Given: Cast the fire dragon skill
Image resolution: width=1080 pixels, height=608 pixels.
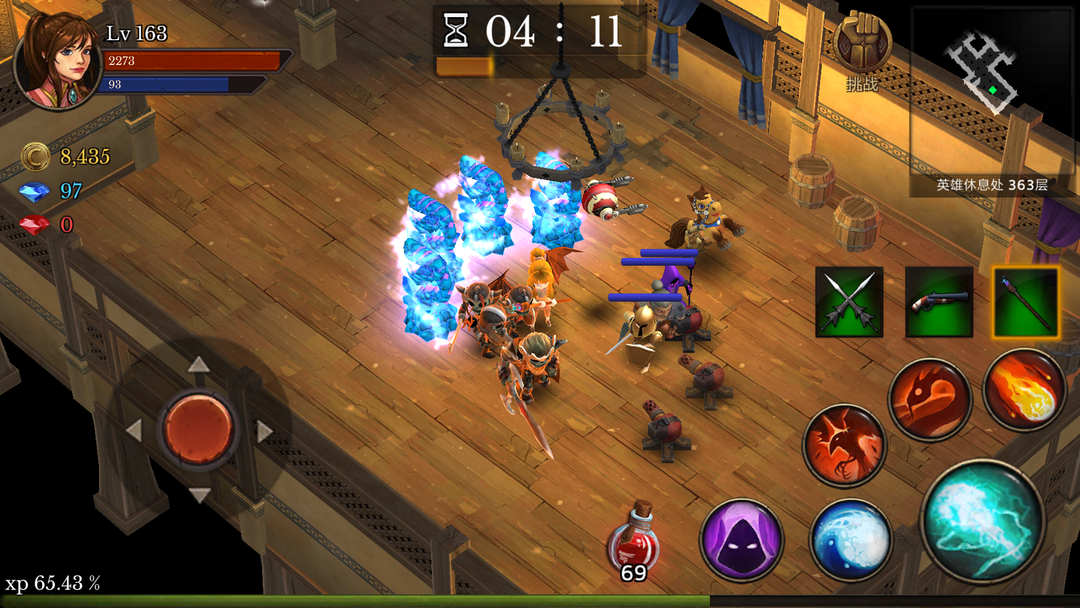Looking at the screenshot, I should pos(930,400).
